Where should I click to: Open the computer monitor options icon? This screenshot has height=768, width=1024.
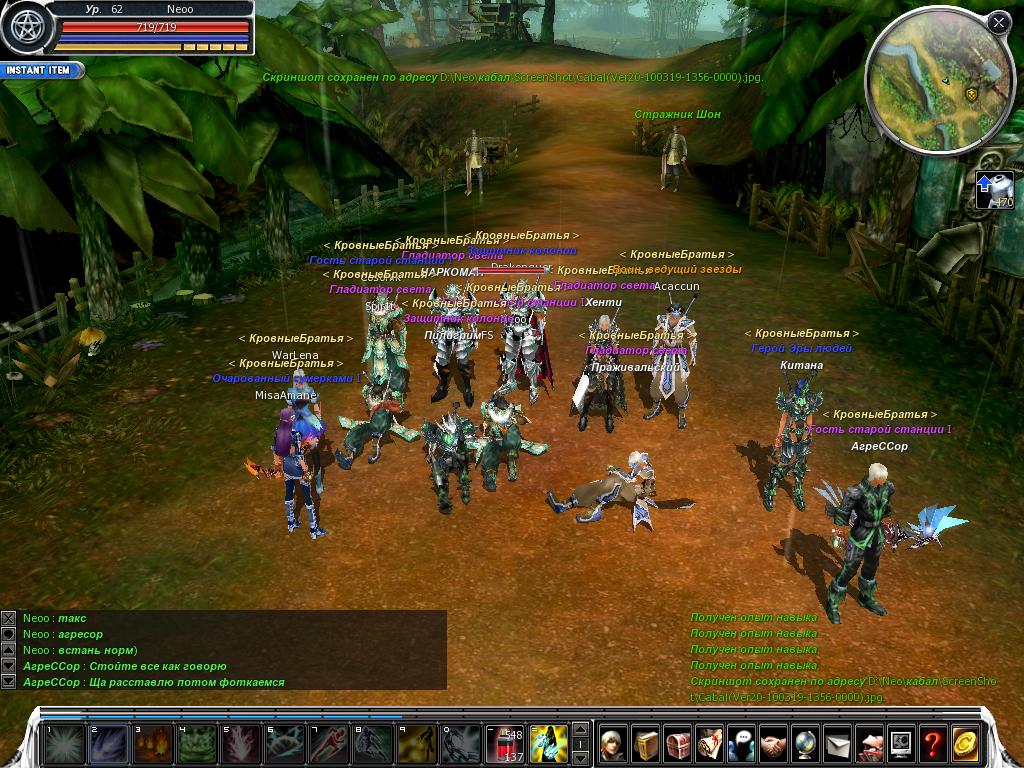tap(901, 744)
